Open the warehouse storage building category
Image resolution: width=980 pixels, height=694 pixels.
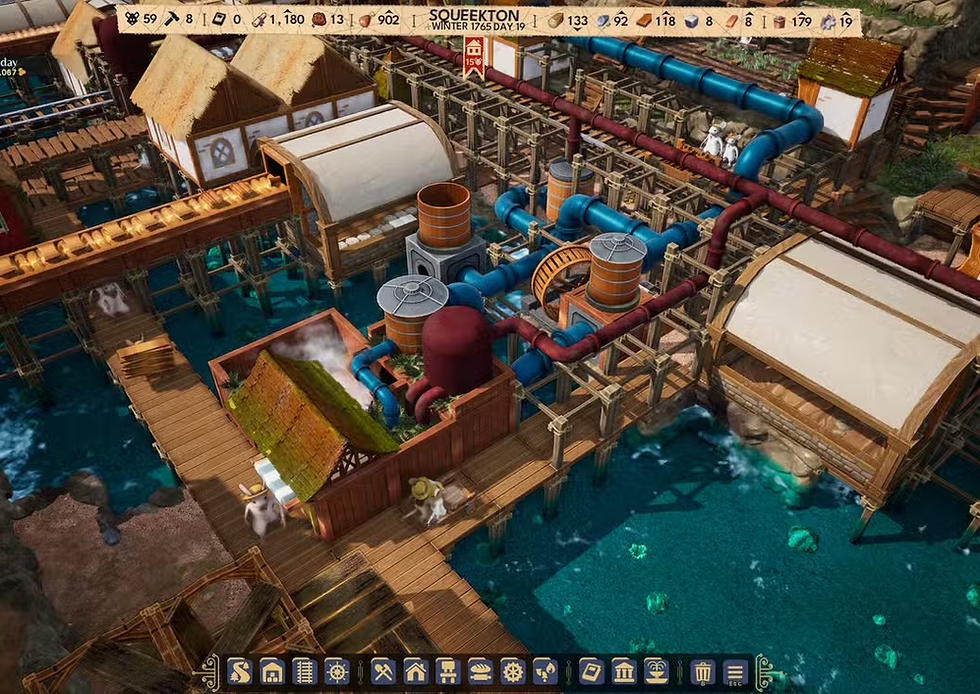271,671
